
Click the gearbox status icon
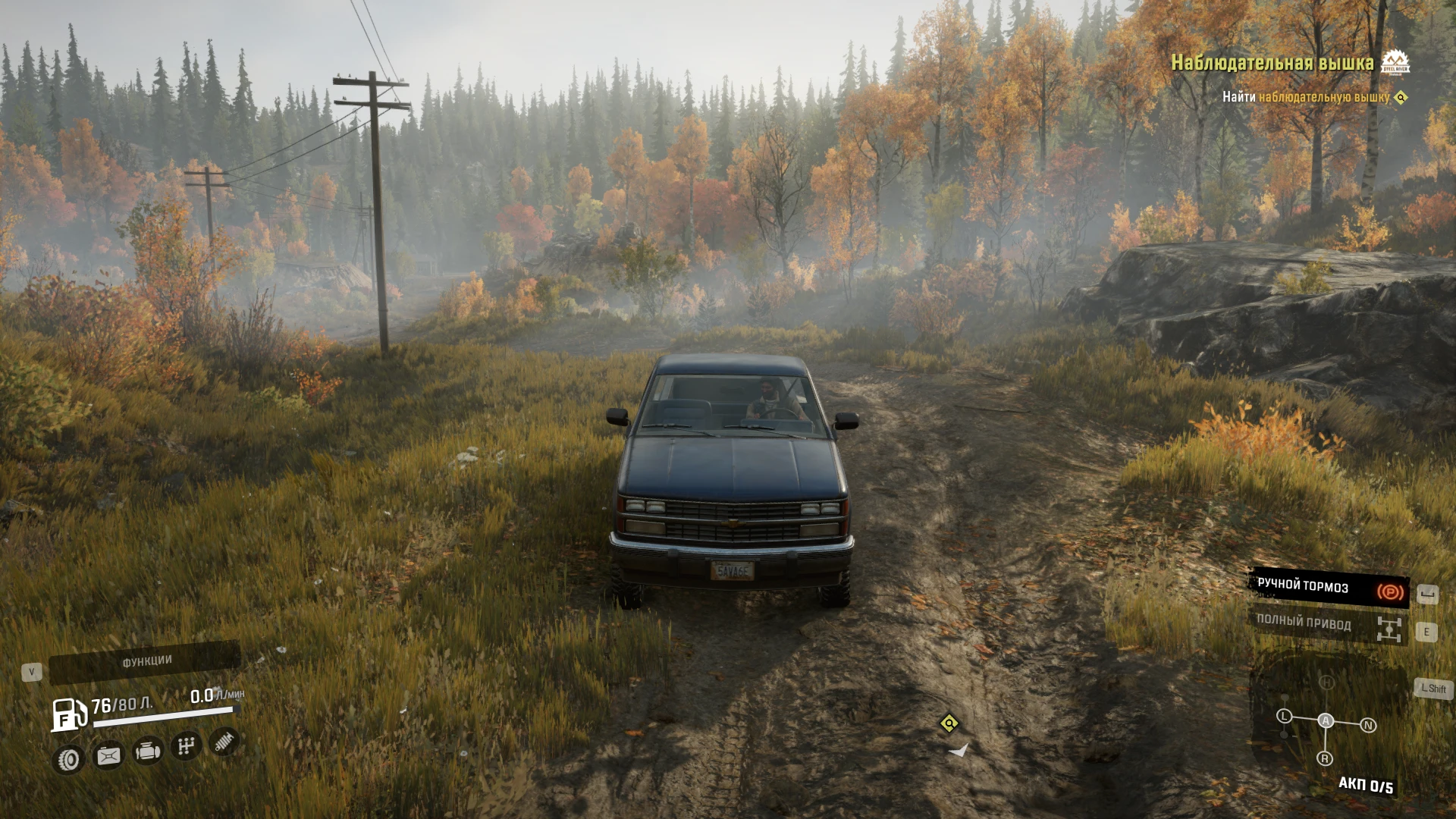(x=186, y=746)
